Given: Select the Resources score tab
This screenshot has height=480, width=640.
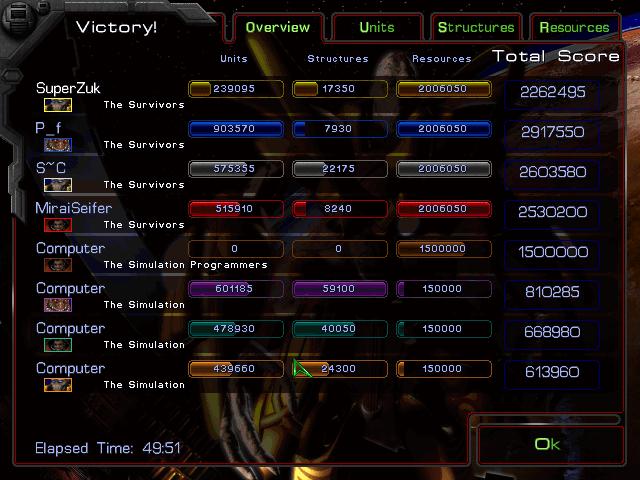Looking at the screenshot, I should [574, 27].
